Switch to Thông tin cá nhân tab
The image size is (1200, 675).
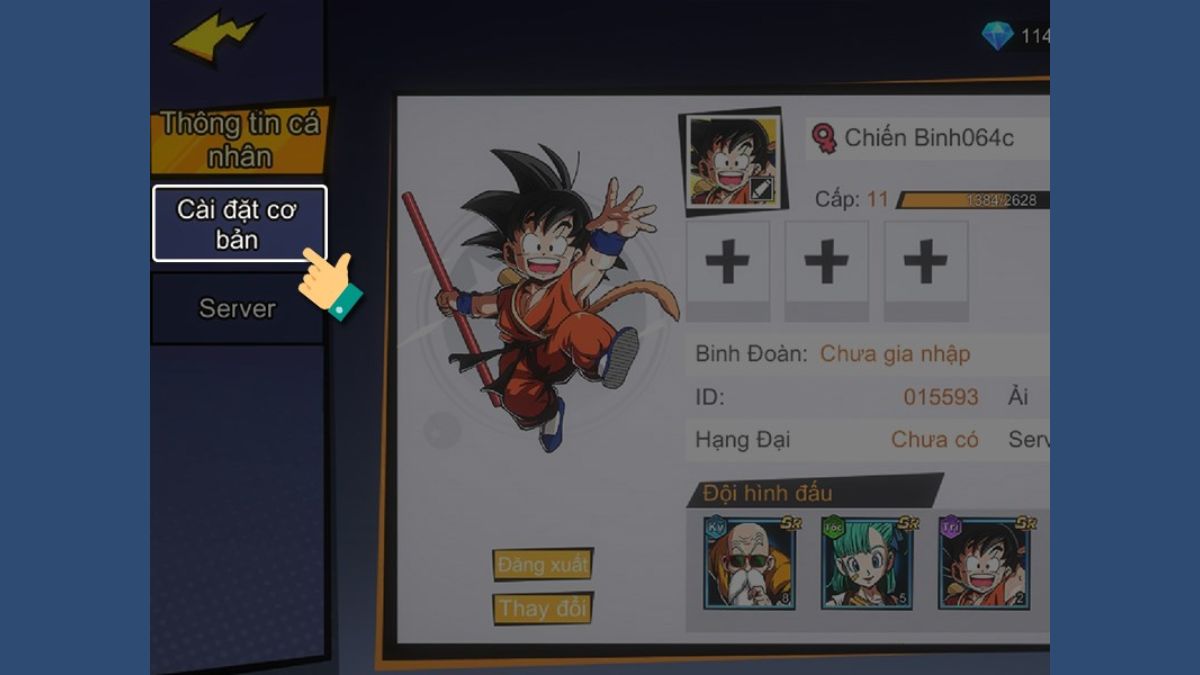tap(239, 140)
